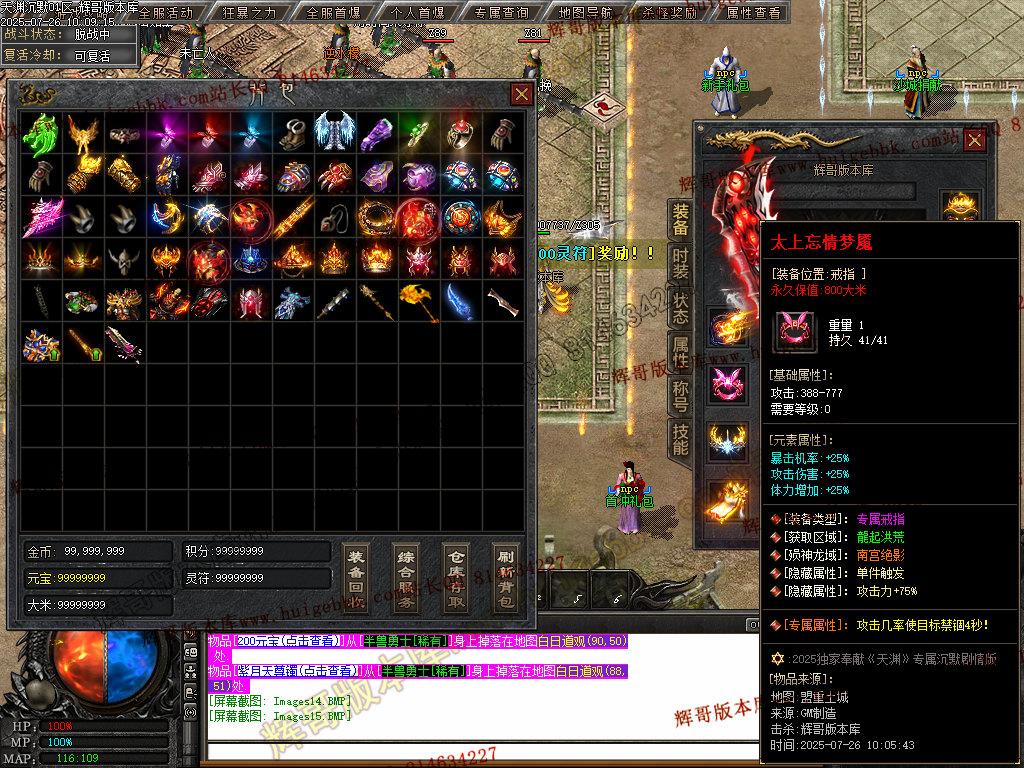Click the chat input field
Image resolution: width=1024 pixels, height=768 pixels.
point(480,752)
